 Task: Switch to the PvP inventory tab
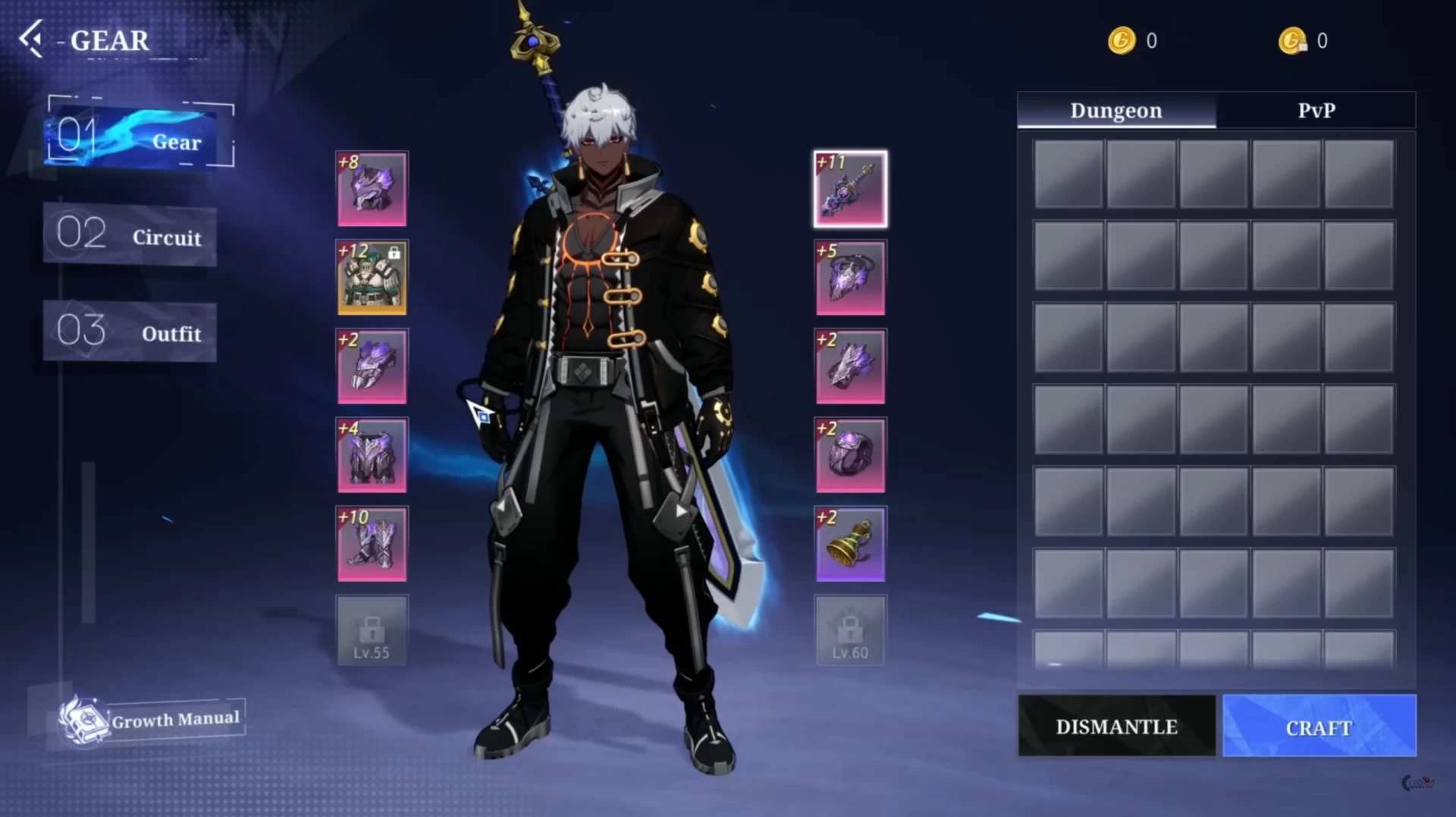(1316, 111)
